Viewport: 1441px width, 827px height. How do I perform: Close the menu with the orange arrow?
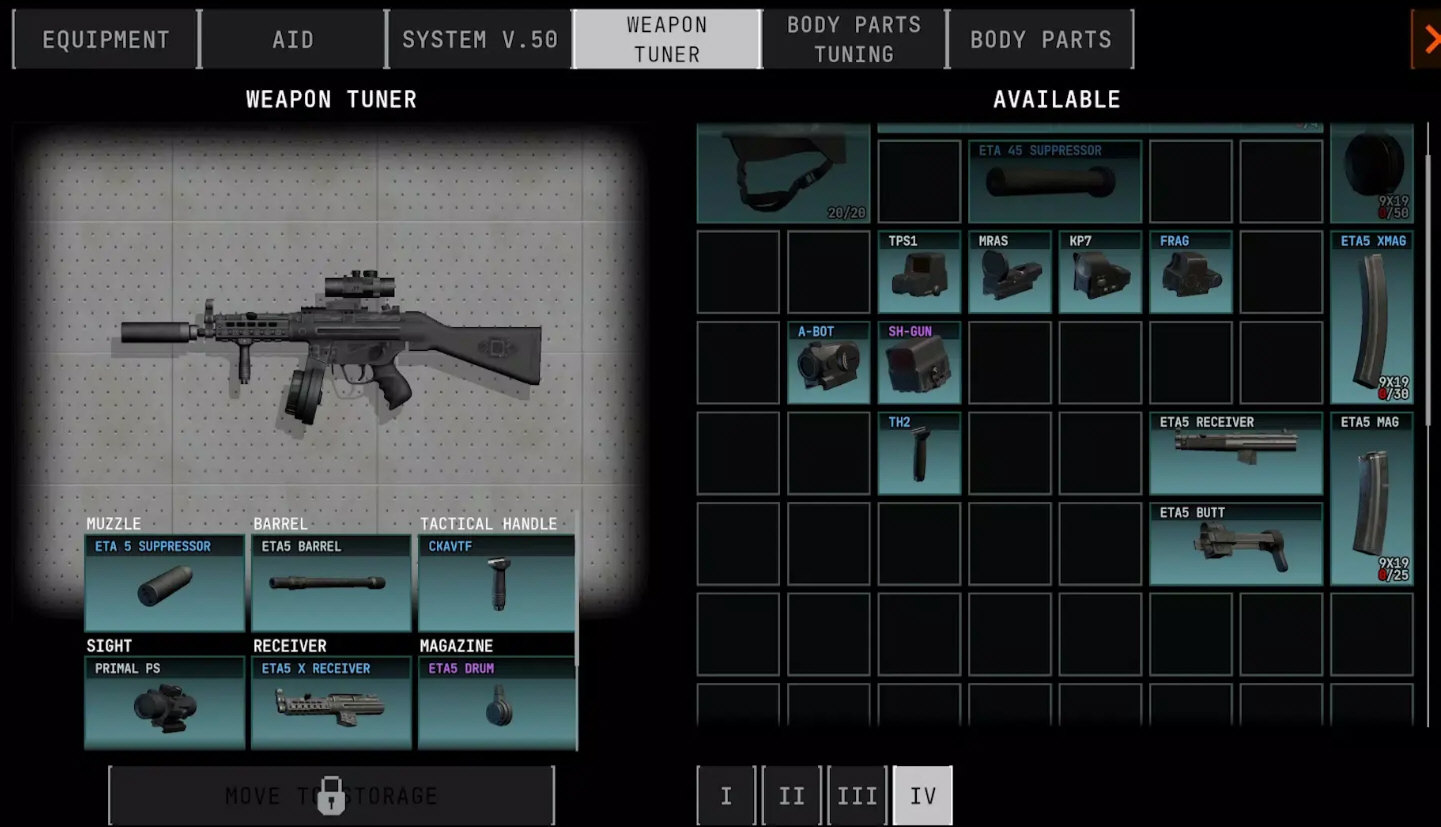click(1429, 39)
